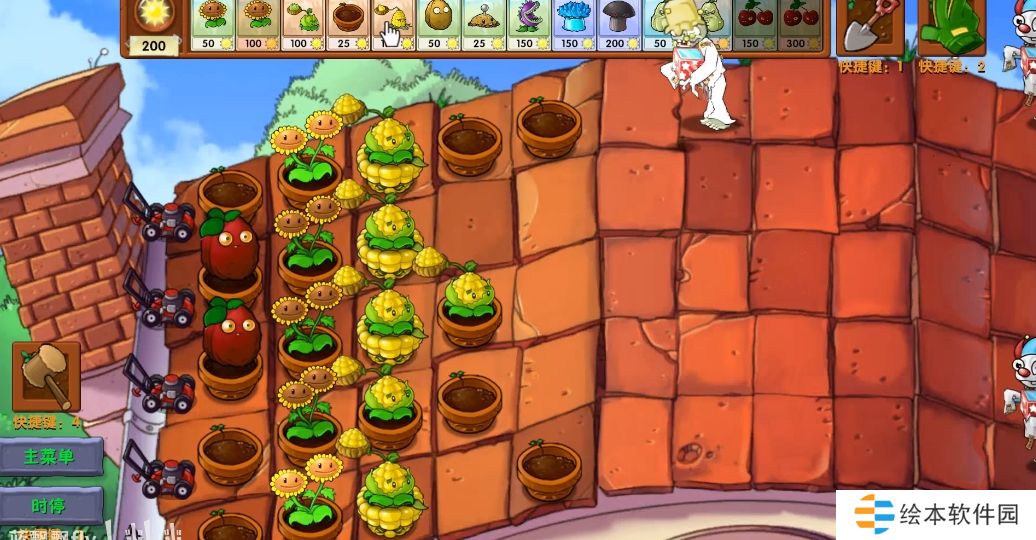
Task: Choose the dark doom-shroom seed packet
Action: click(x=617, y=24)
